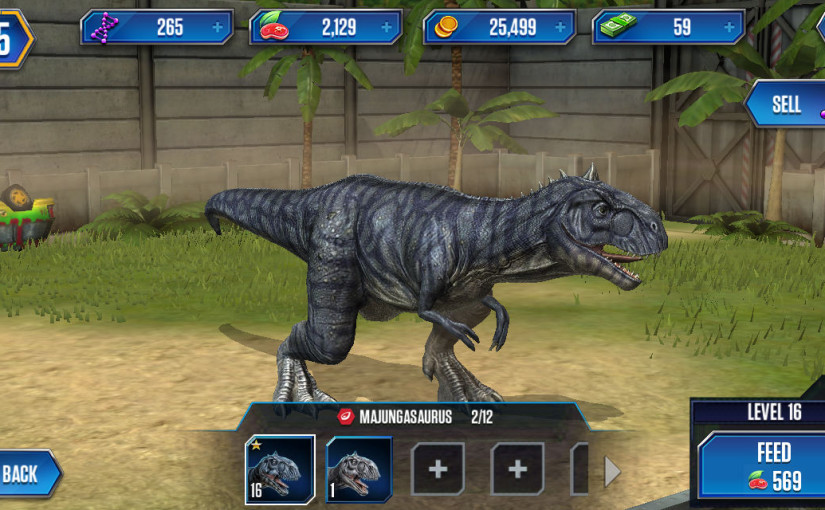Sell the Majungasaurus
This screenshot has width=825, height=510.
coord(787,104)
